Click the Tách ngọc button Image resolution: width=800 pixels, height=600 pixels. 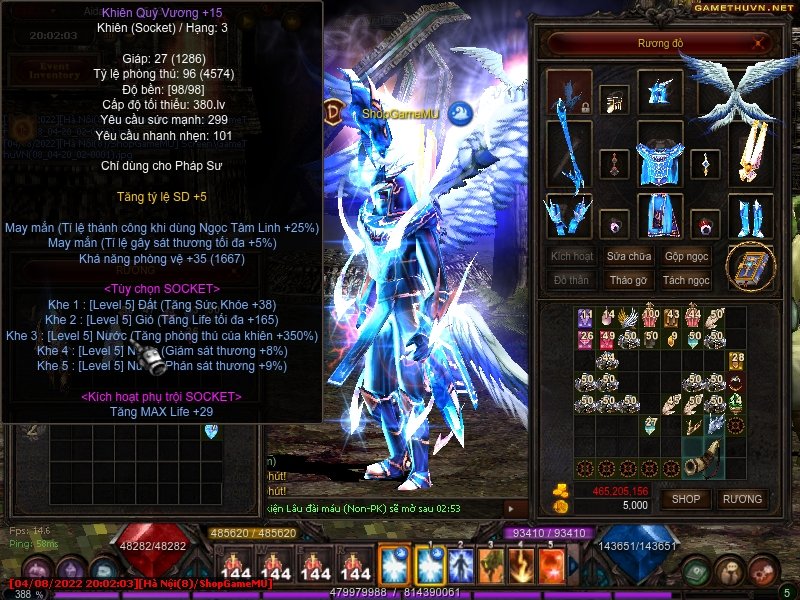pos(686,280)
